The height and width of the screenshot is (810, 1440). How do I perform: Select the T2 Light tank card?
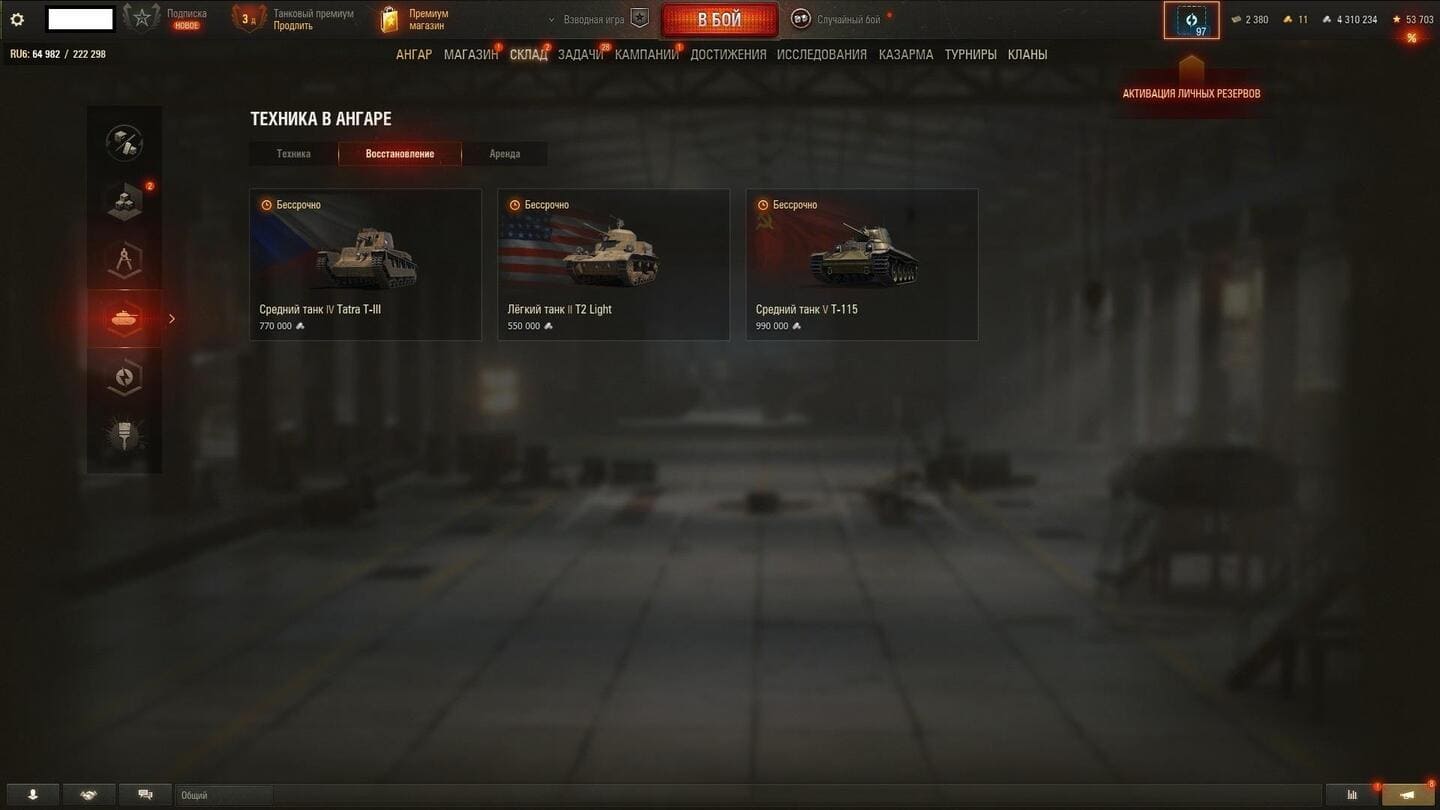pyautogui.click(x=613, y=265)
